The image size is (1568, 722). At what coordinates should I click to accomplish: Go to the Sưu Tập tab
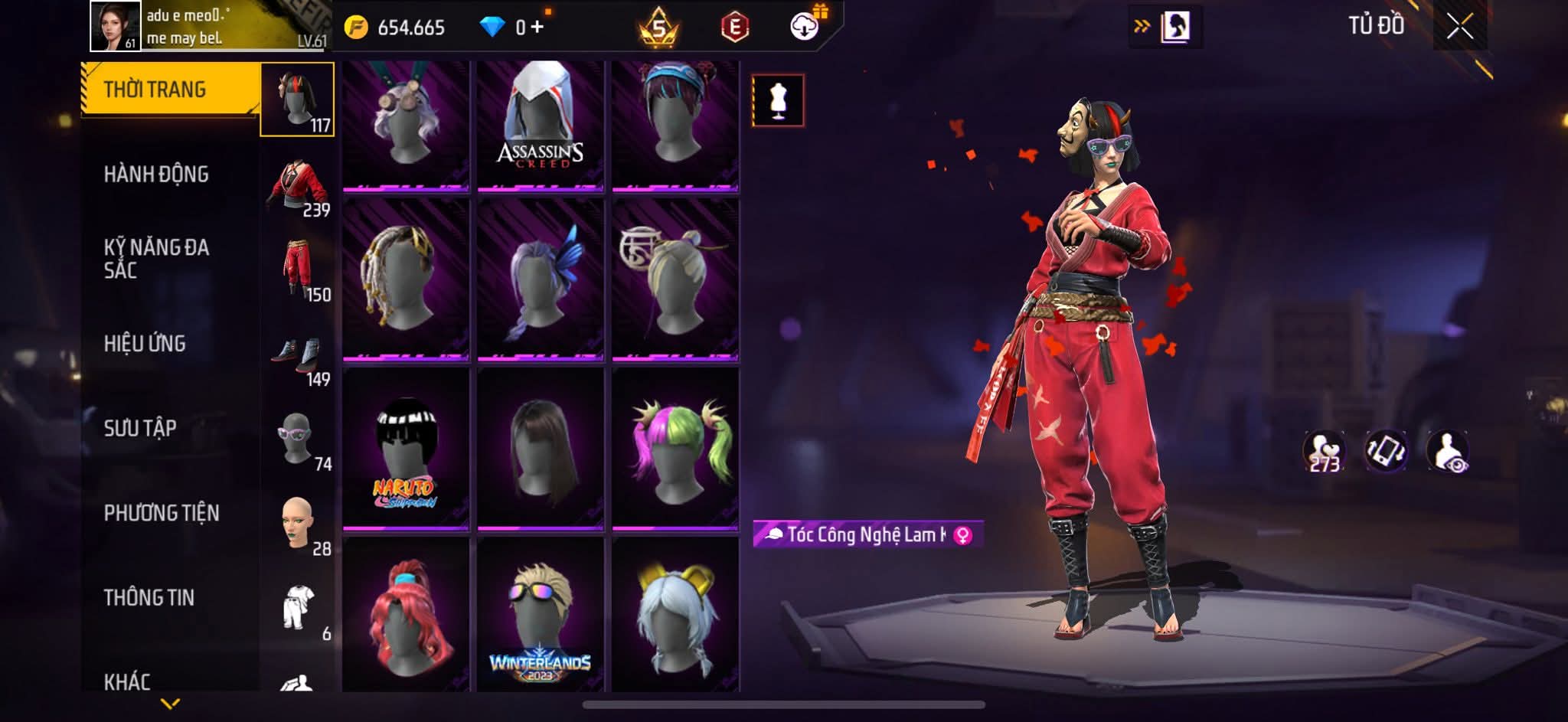[x=140, y=428]
